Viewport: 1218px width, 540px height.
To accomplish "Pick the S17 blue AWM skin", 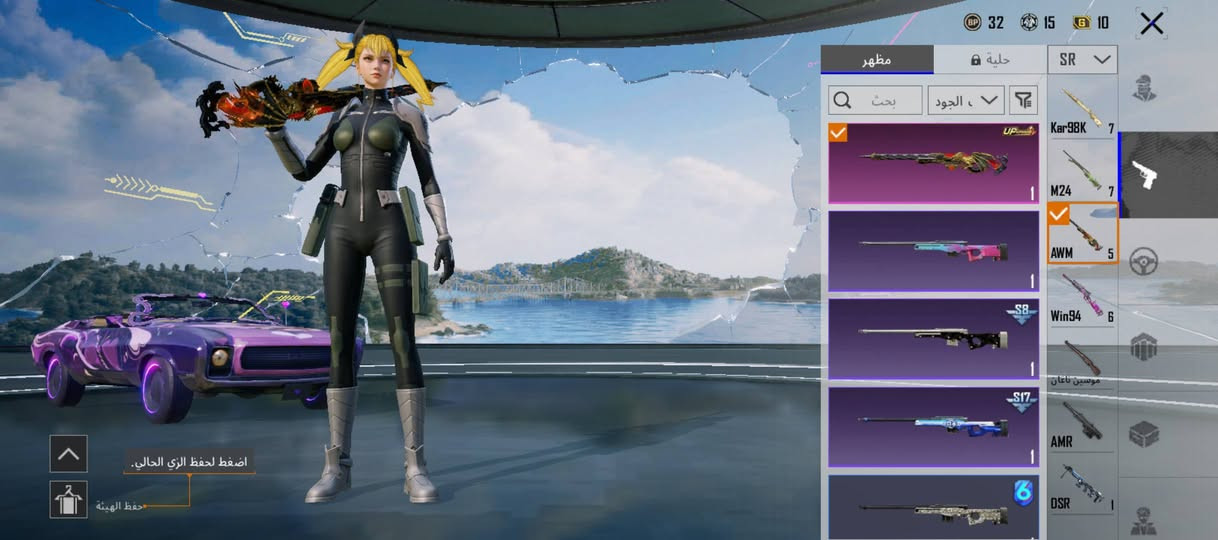I will point(933,426).
